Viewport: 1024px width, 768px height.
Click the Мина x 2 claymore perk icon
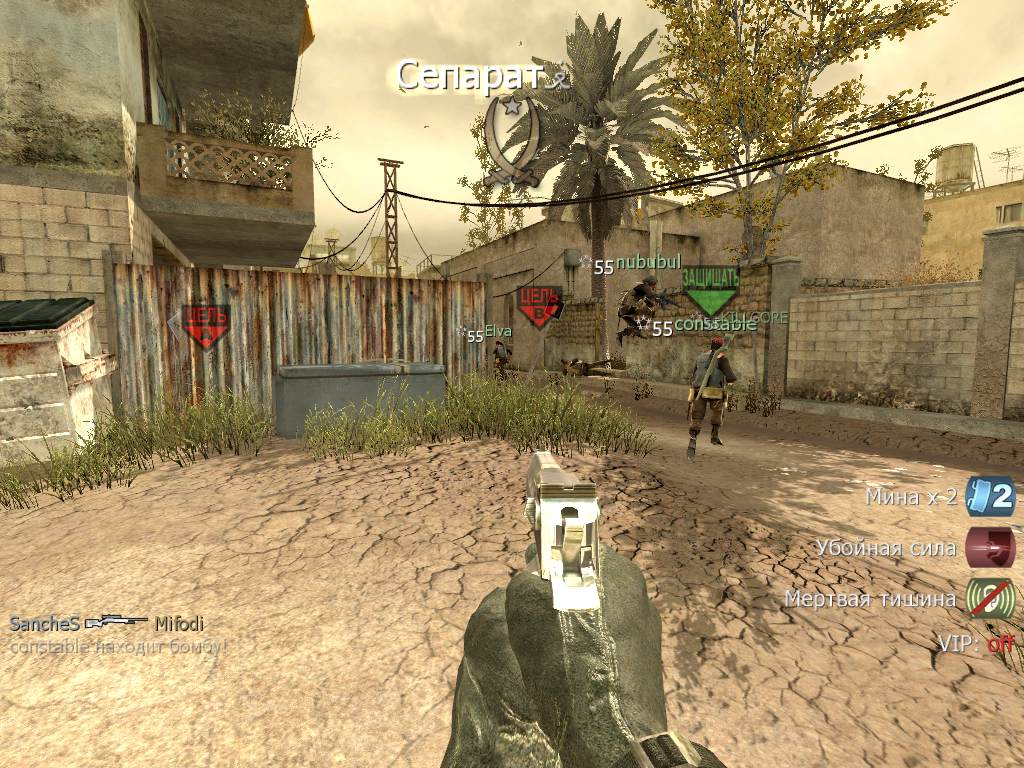click(x=990, y=496)
